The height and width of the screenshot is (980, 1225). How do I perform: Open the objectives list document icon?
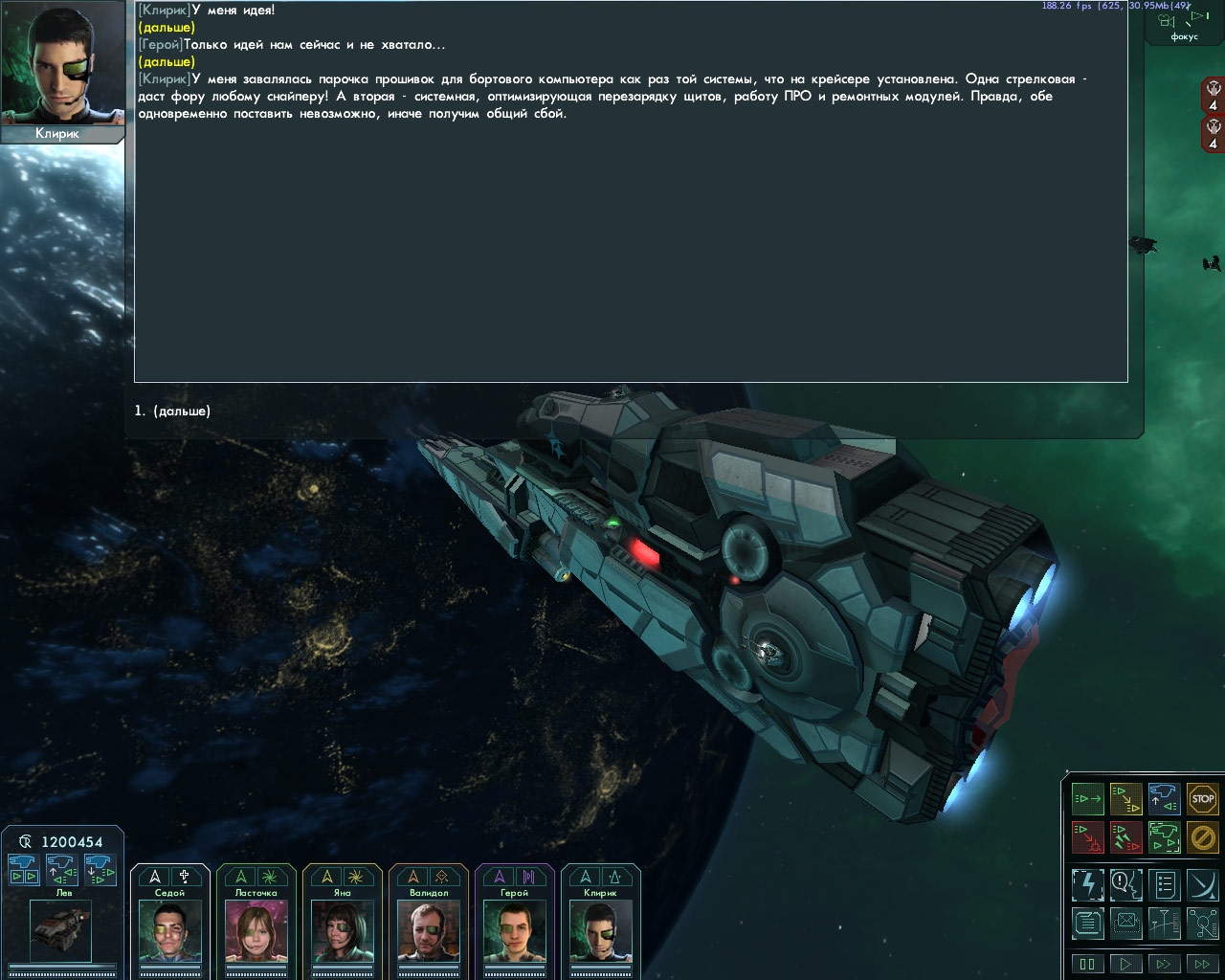click(x=1165, y=885)
